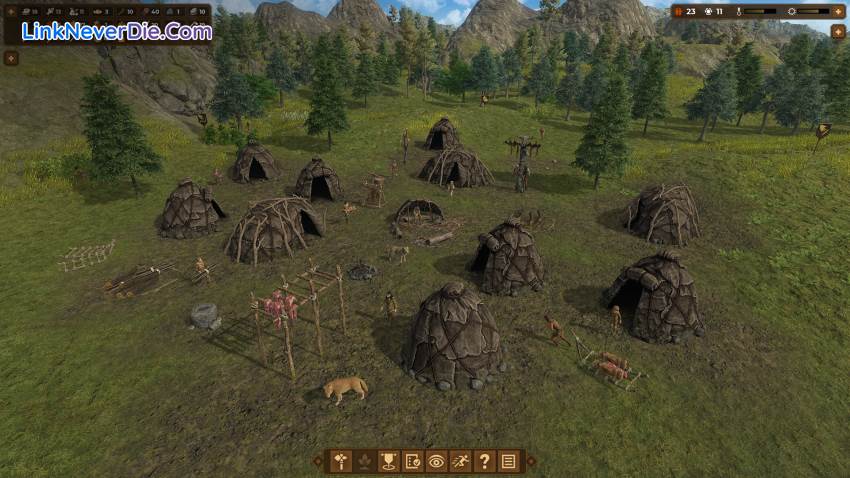Open the list menu icon
850x478 pixels.
point(509,461)
